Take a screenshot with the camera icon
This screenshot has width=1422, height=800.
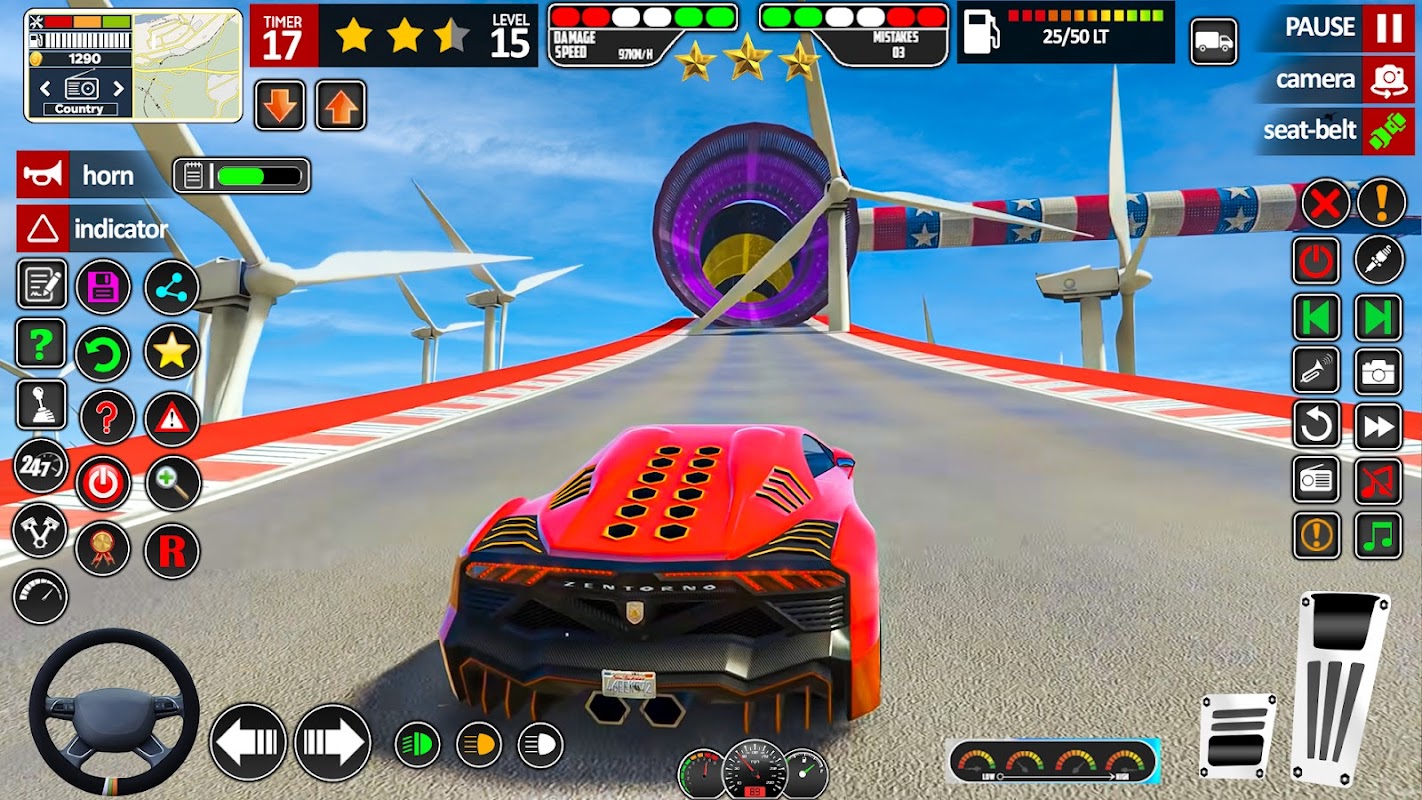coord(1378,372)
